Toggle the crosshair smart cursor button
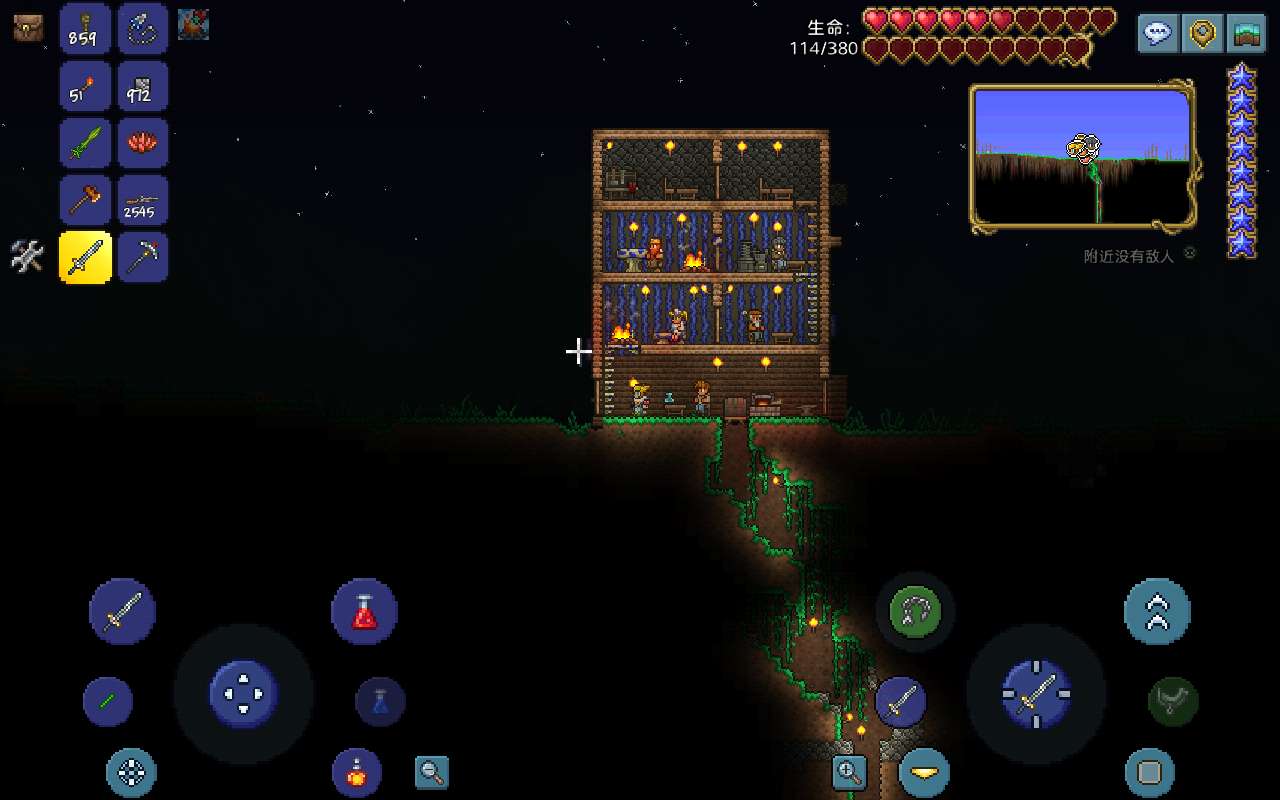This screenshot has width=1280, height=800. pyautogui.click(x=132, y=772)
